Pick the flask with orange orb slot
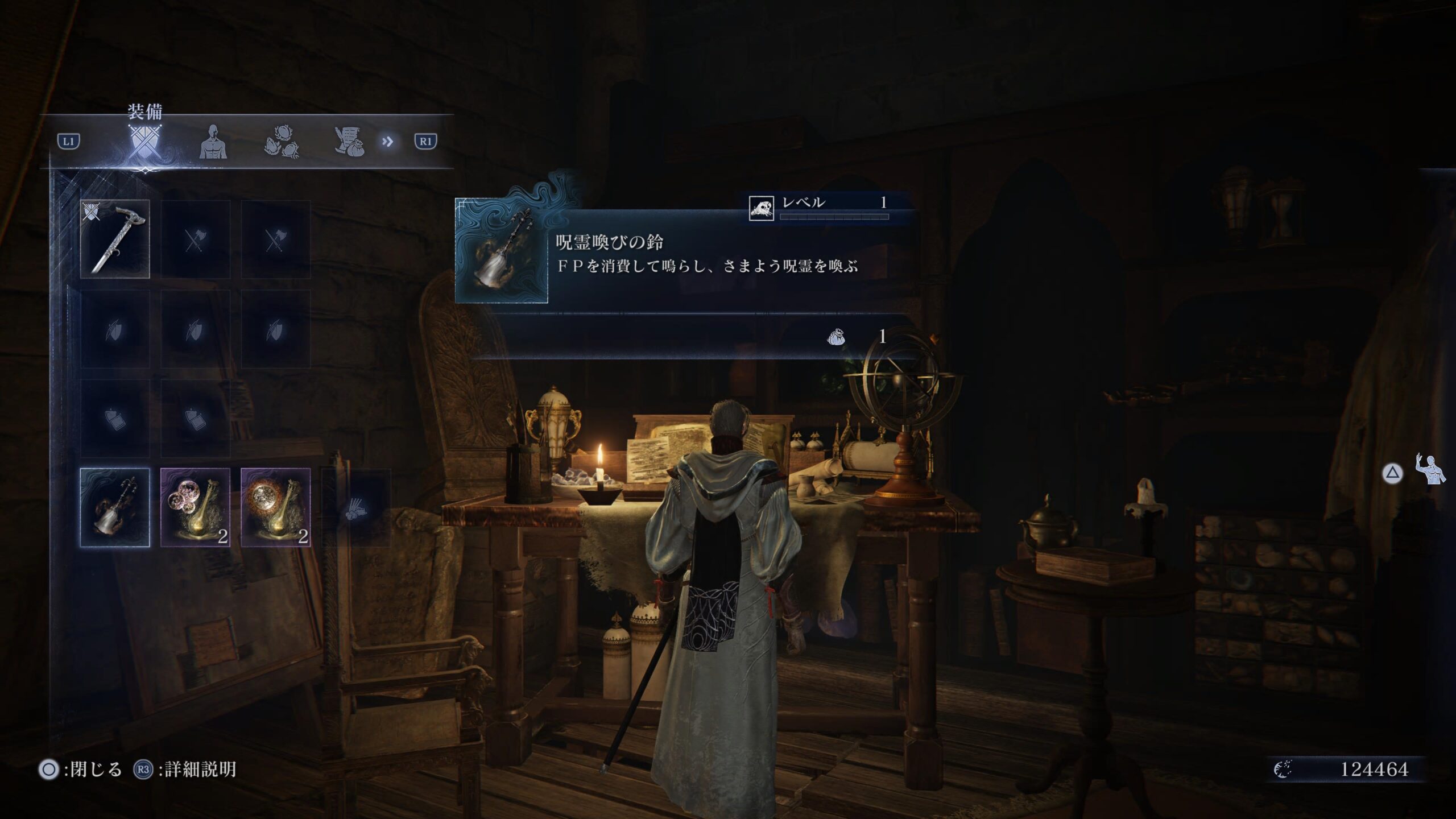Image resolution: width=1456 pixels, height=819 pixels. 276,507
